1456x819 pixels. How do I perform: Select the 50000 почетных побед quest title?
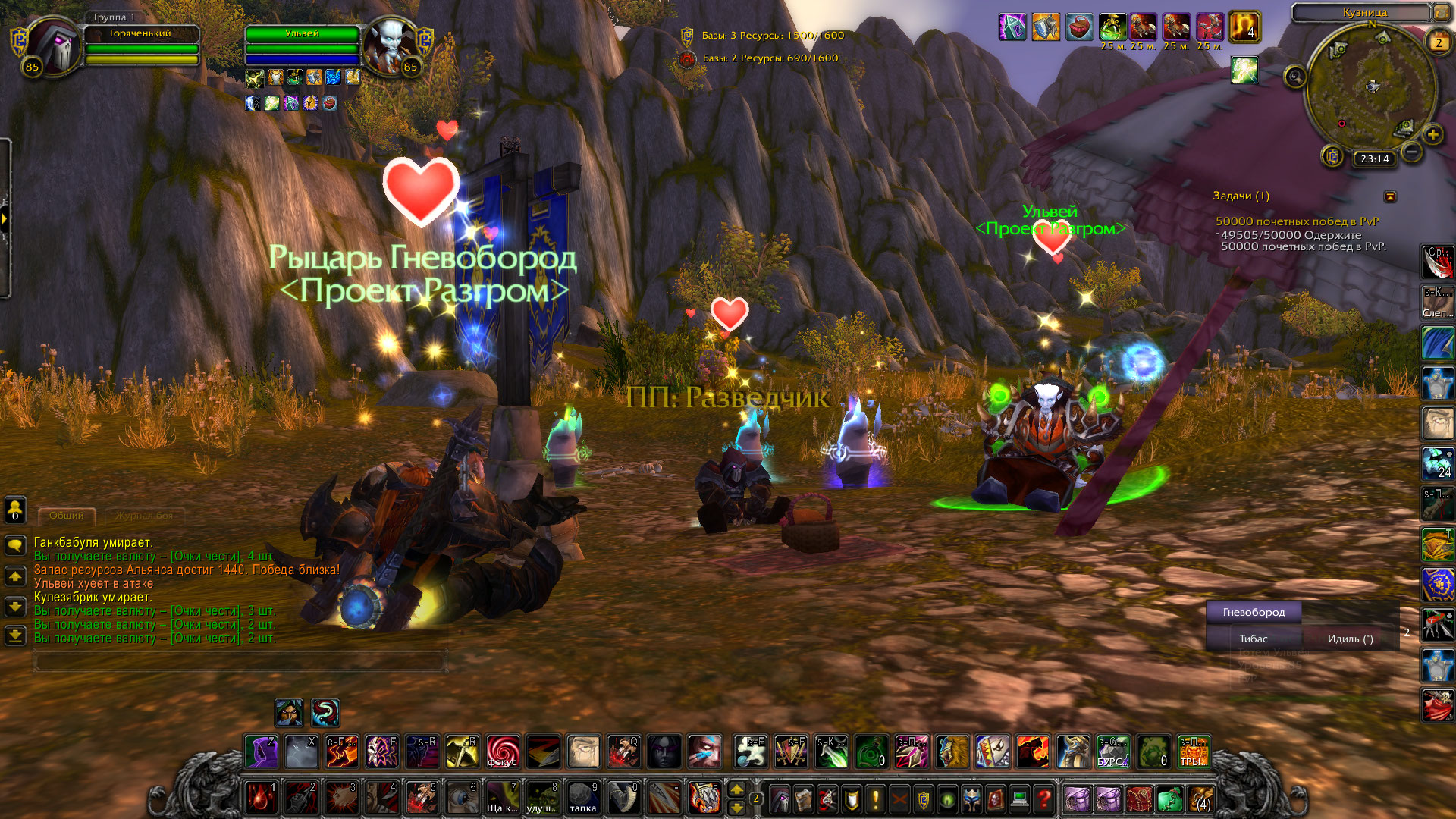pyautogui.click(x=1297, y=221)
